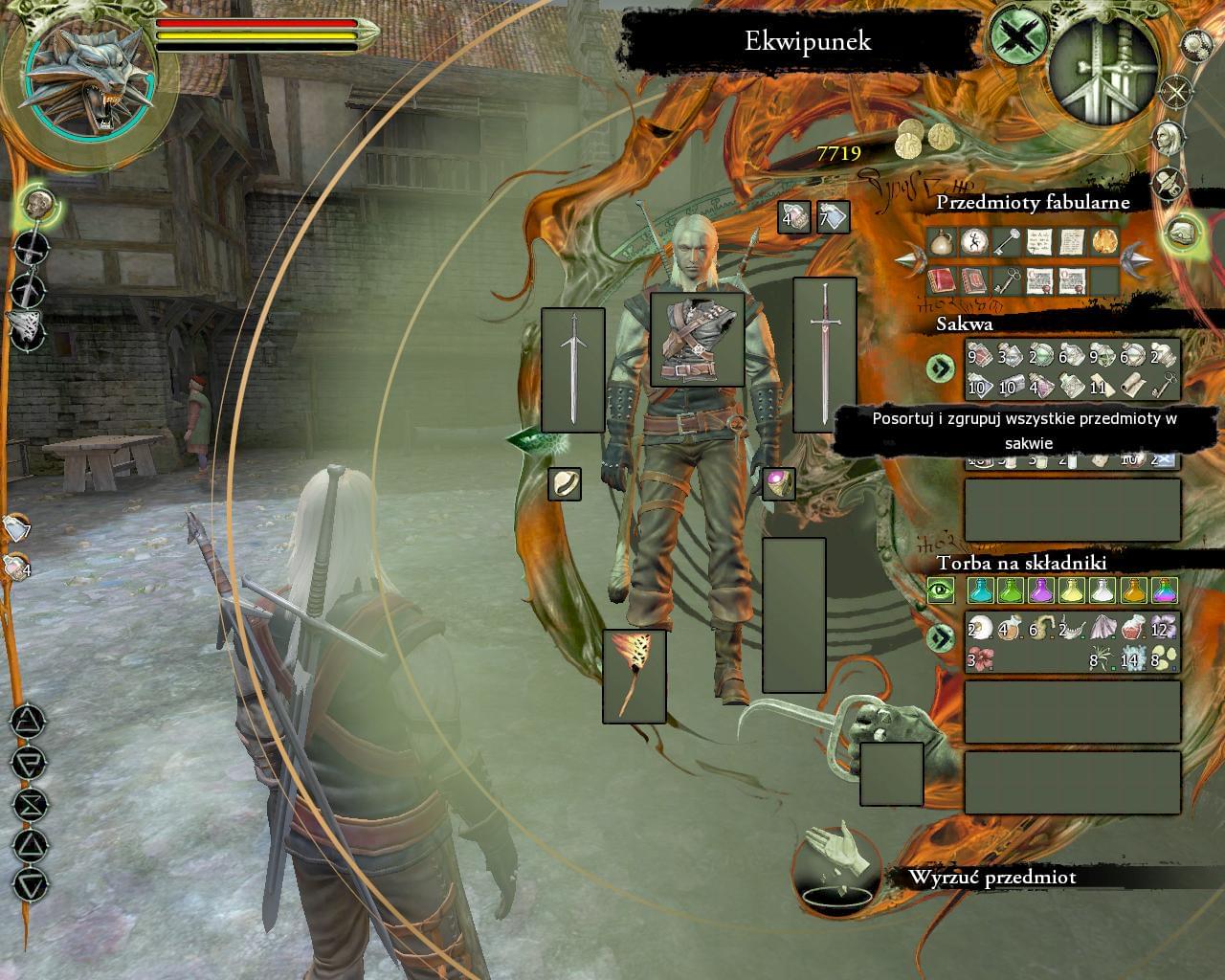The height and width of the screenshot is (980, 1225).
Task: Filter ingredients by the rainbow flask
Action: point(1164,590)
